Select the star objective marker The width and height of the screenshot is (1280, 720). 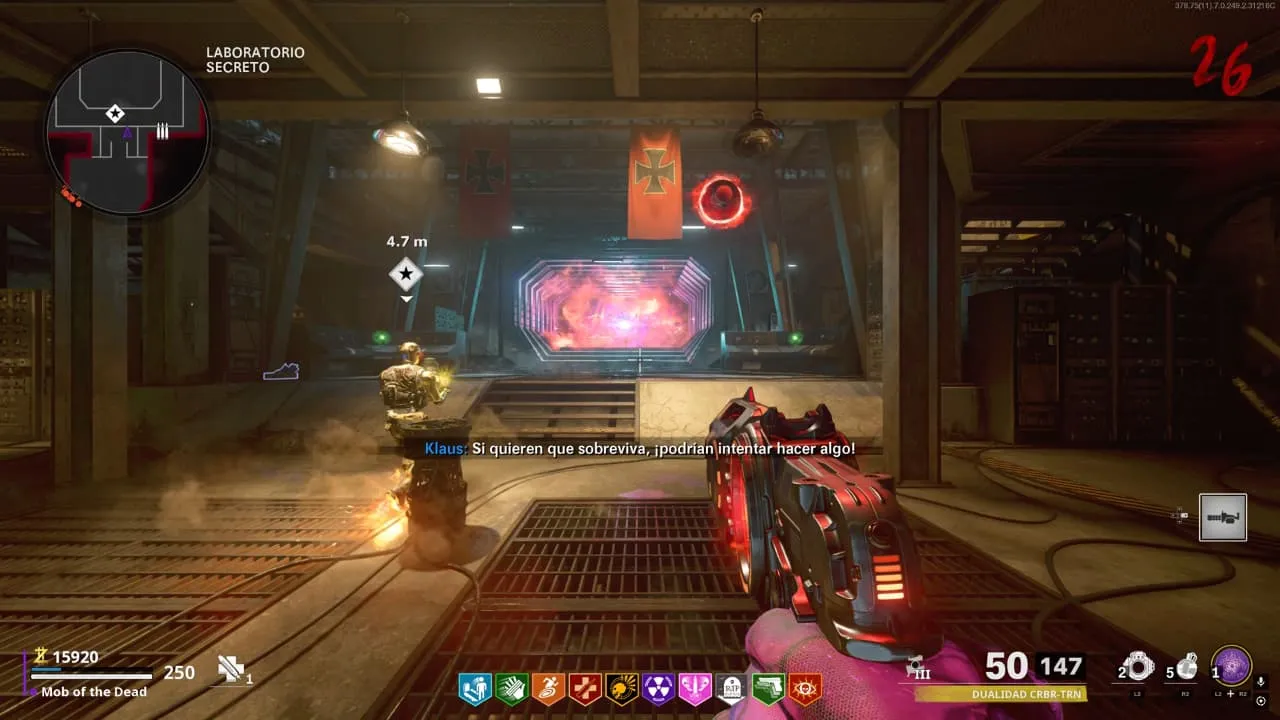(406, 271)
